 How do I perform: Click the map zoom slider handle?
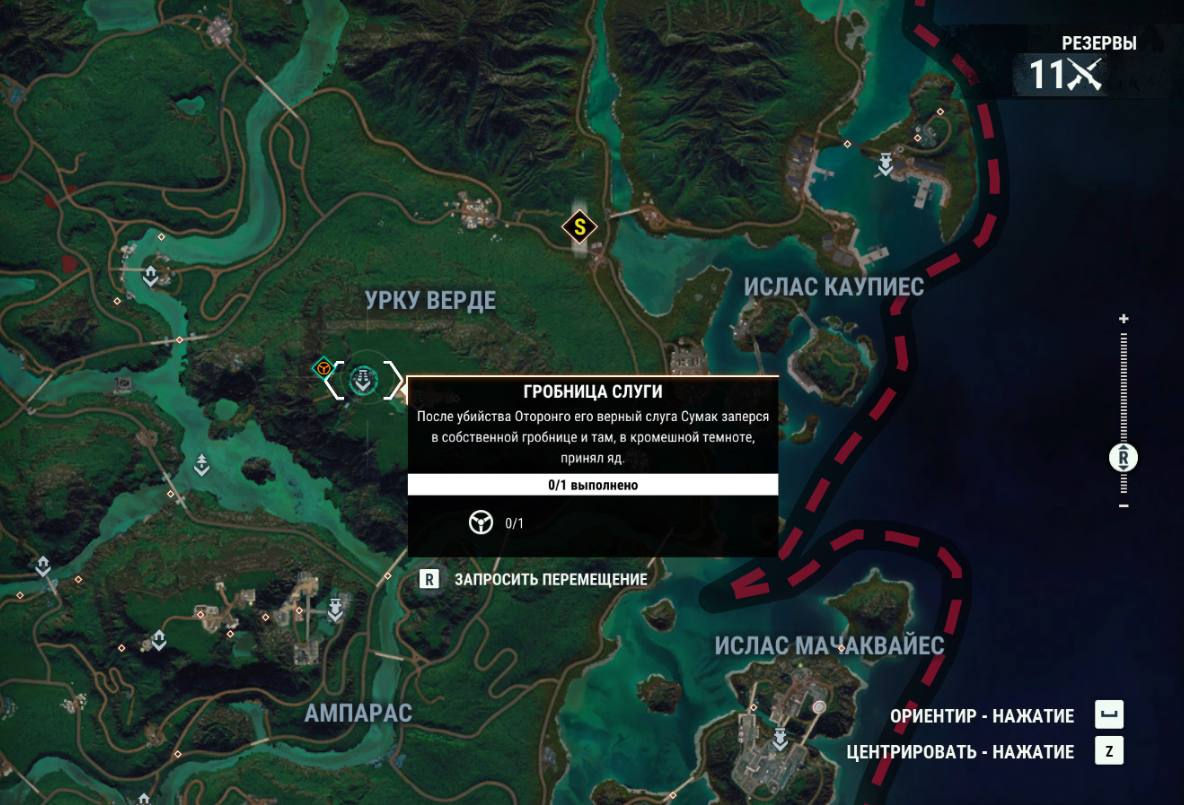click(x=1124, y=459)
